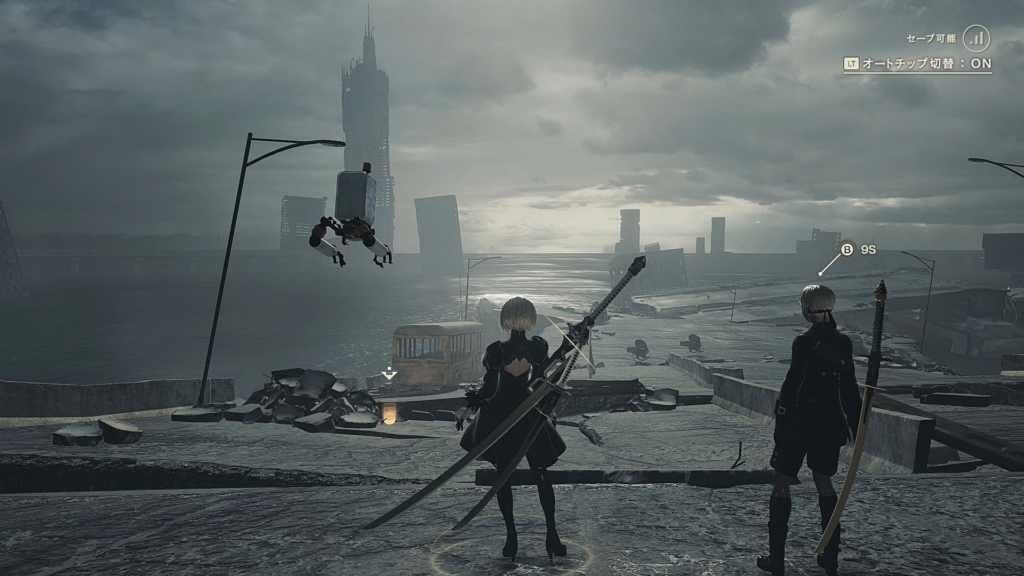Click the save-available signal icon

pyautogui.click(x=977, y=38)
